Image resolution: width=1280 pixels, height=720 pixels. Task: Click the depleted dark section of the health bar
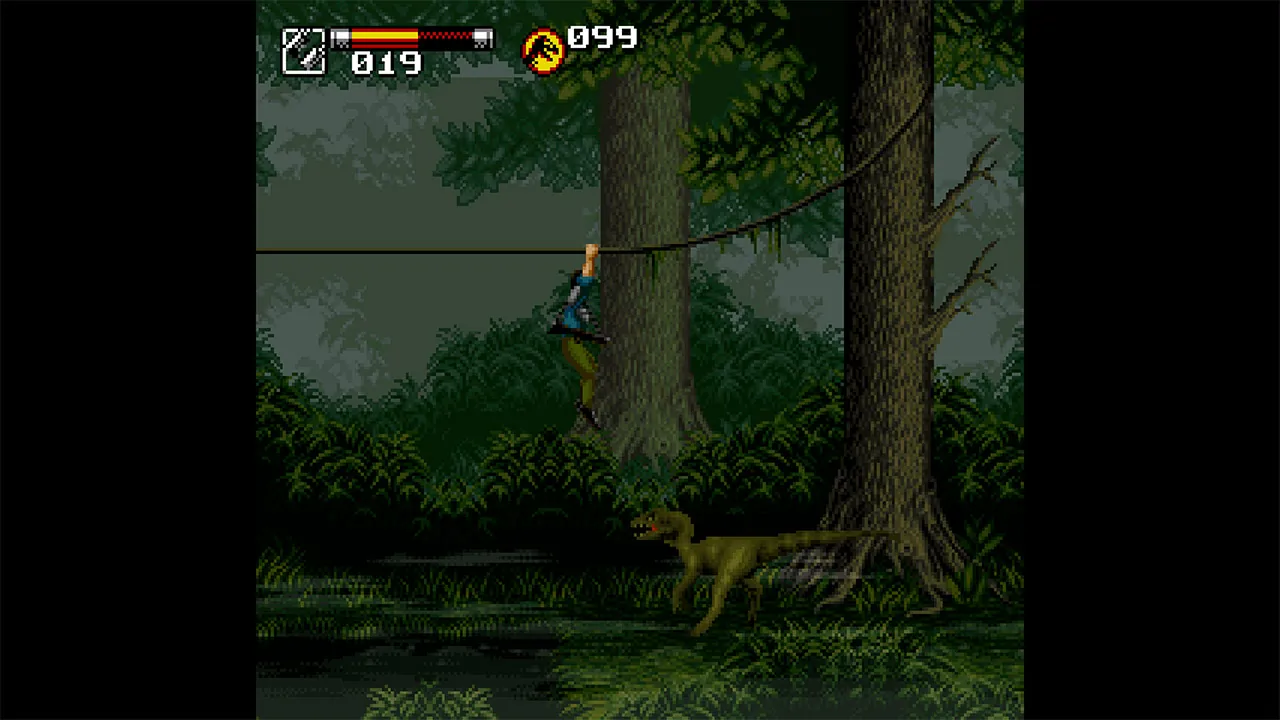click(x=445, y=37)
